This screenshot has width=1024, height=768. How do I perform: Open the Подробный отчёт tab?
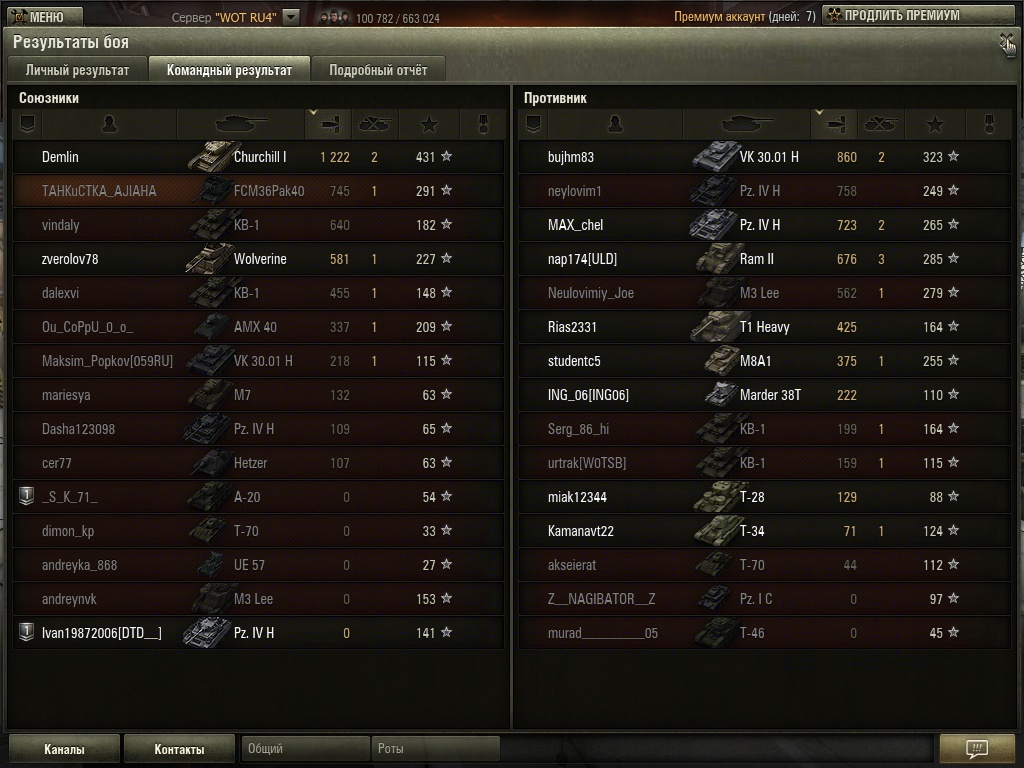tap(377, 70)
